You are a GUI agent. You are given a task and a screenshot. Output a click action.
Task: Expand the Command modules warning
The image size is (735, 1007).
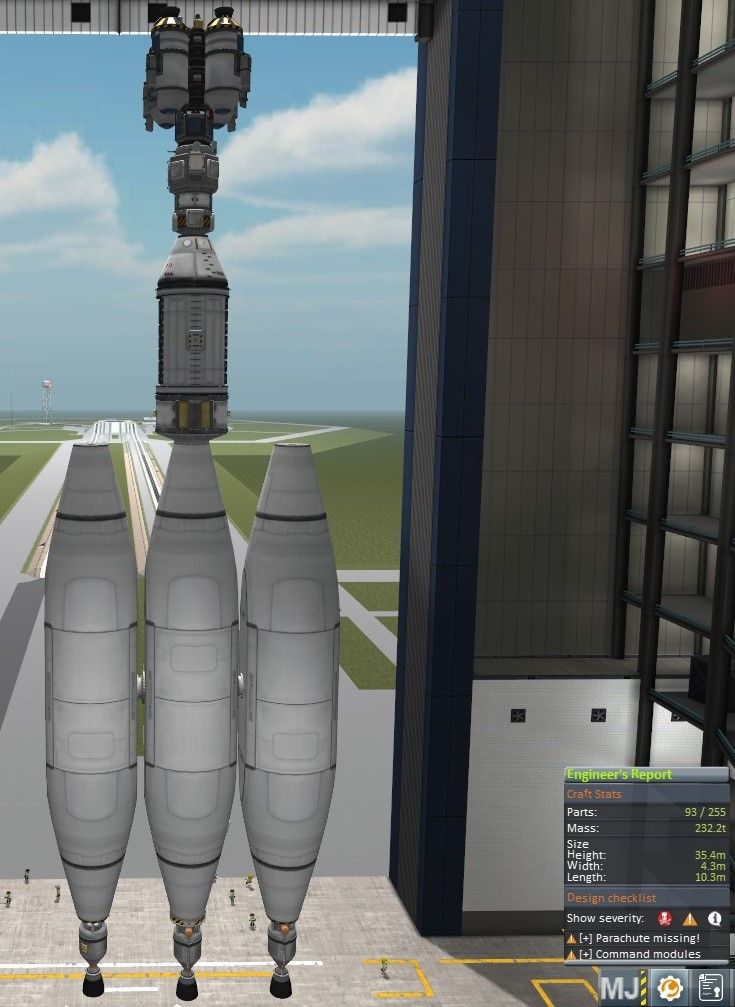(x=585, y=954)
